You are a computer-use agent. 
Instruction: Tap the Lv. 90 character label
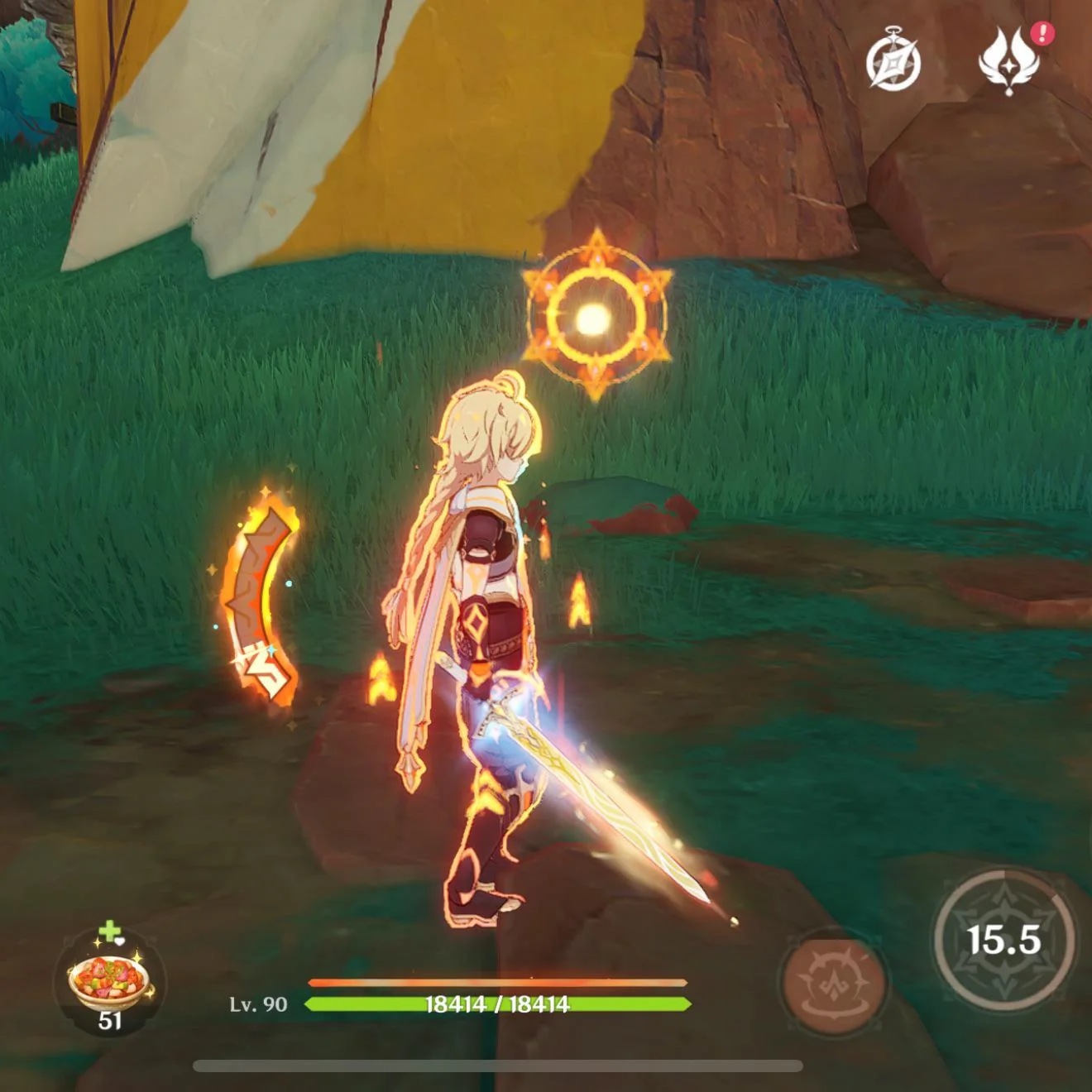[258, 1005]
